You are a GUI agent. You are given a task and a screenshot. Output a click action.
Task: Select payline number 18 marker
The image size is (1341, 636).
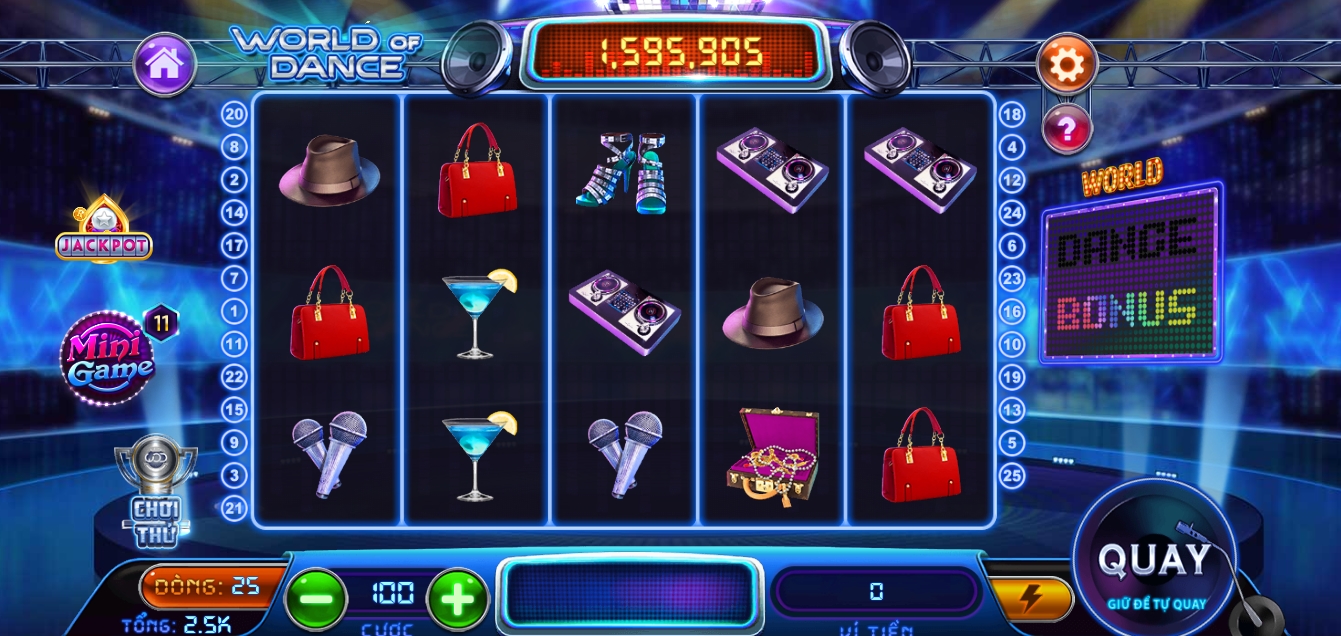pyautogui.click(x=1012, y=115)
